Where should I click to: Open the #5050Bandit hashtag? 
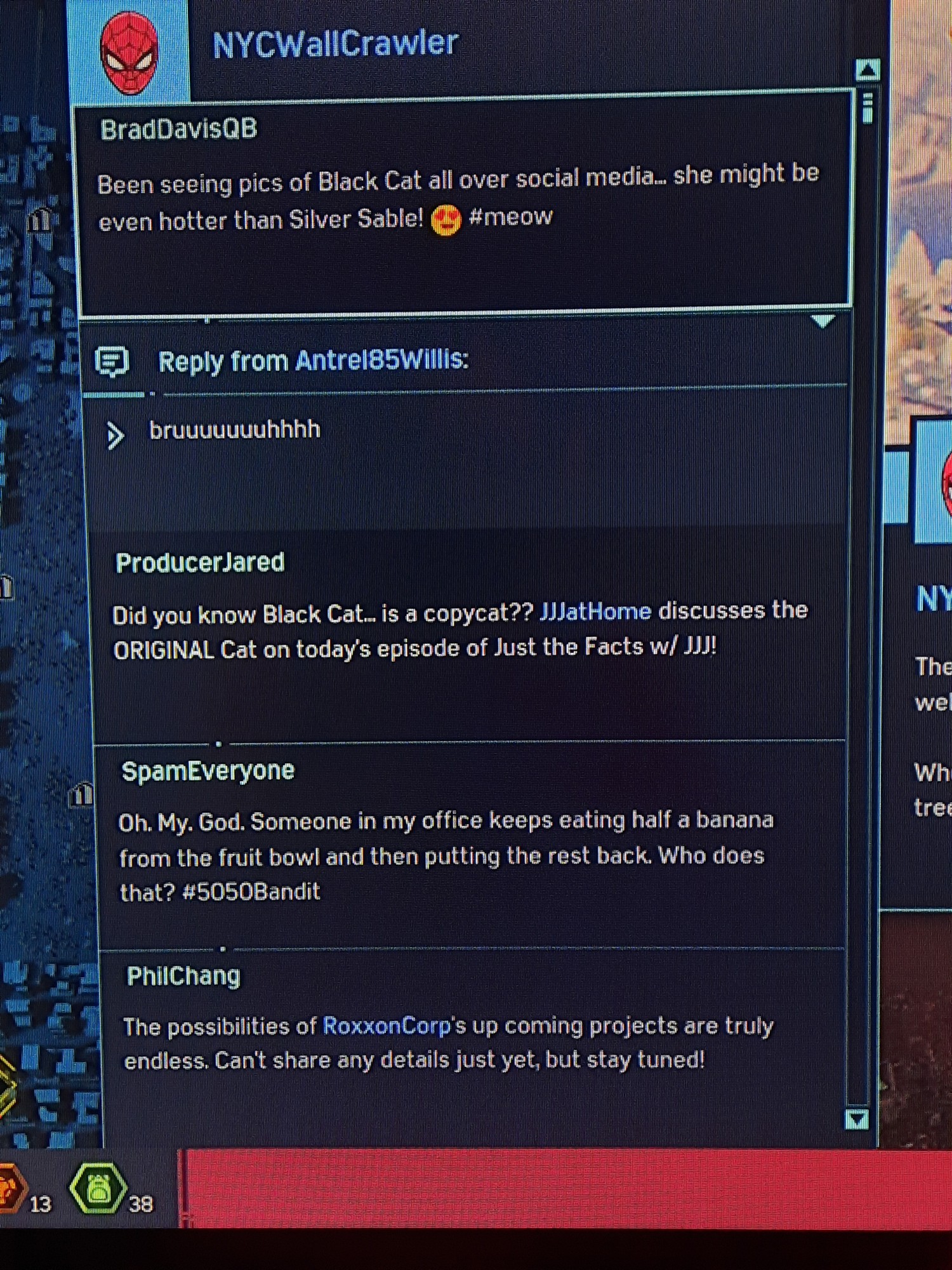251,892
